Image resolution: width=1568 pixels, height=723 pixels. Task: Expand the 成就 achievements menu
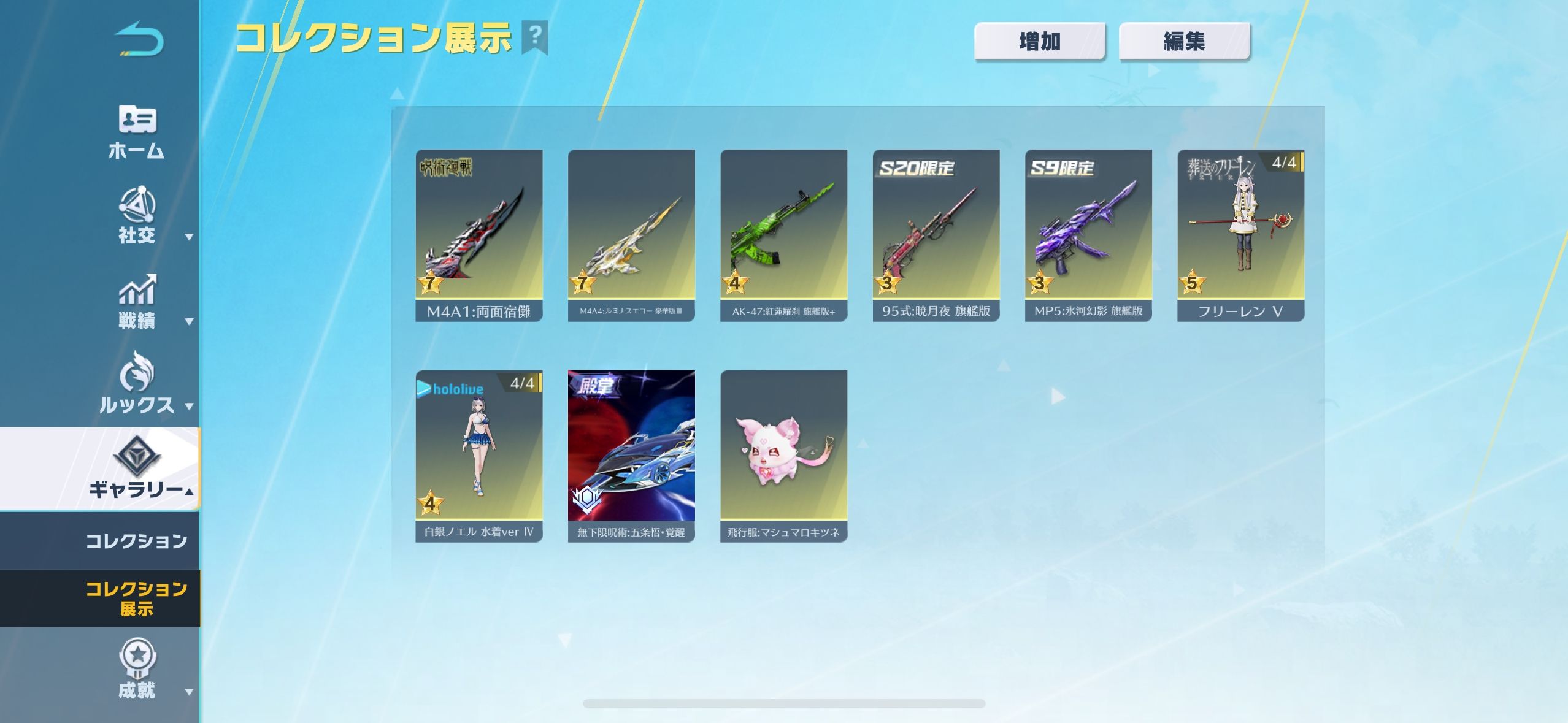point(137,670)
